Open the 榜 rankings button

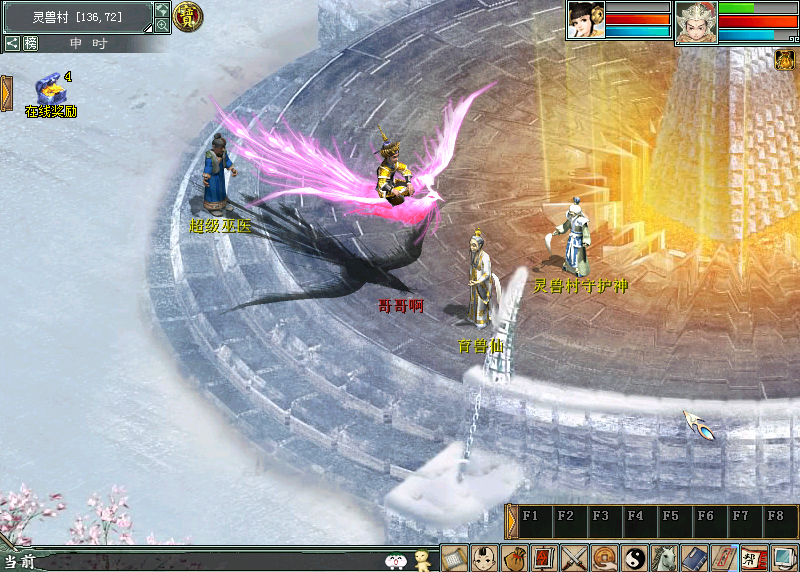click(30, 43)
